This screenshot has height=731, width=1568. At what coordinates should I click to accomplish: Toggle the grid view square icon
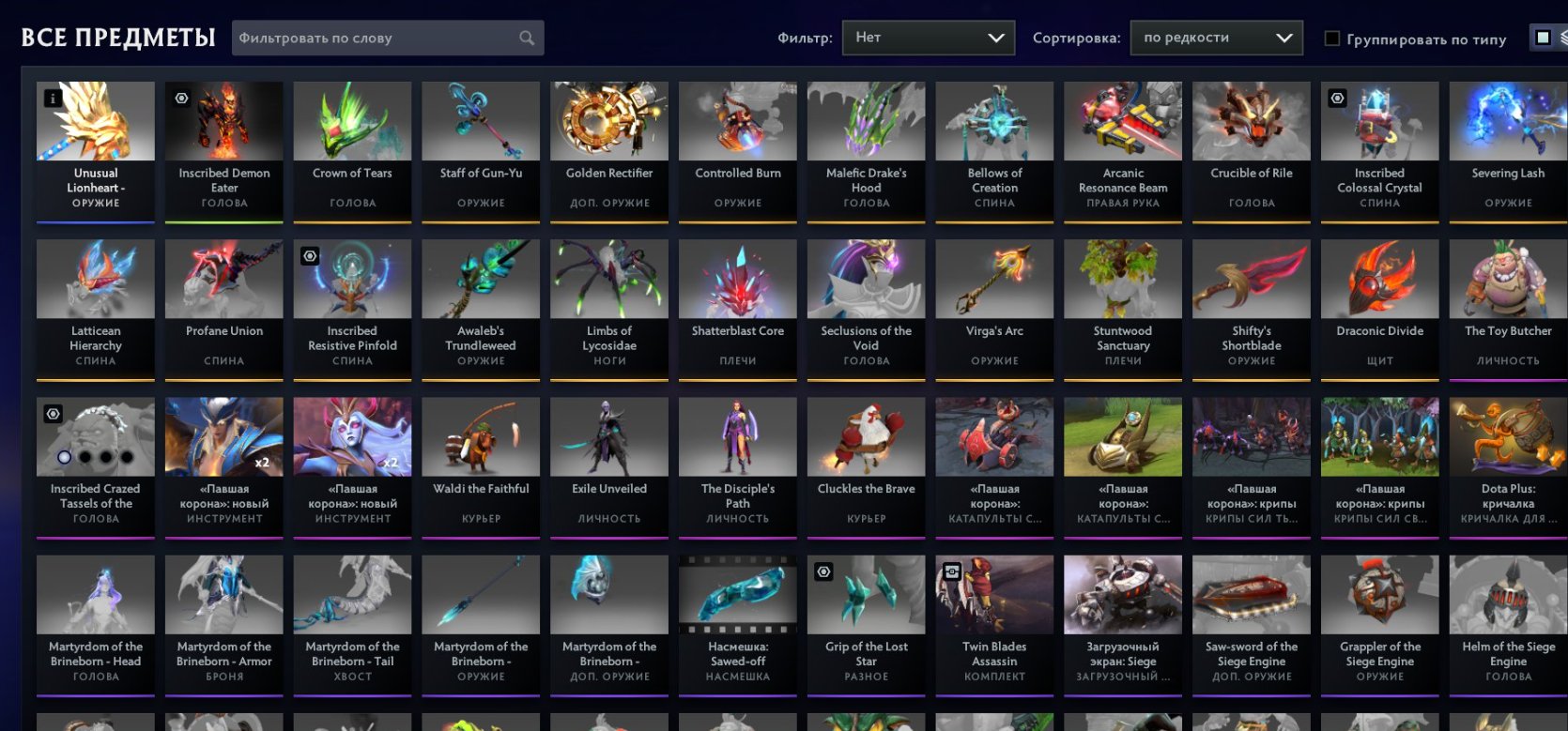(x=1541, y=35)
